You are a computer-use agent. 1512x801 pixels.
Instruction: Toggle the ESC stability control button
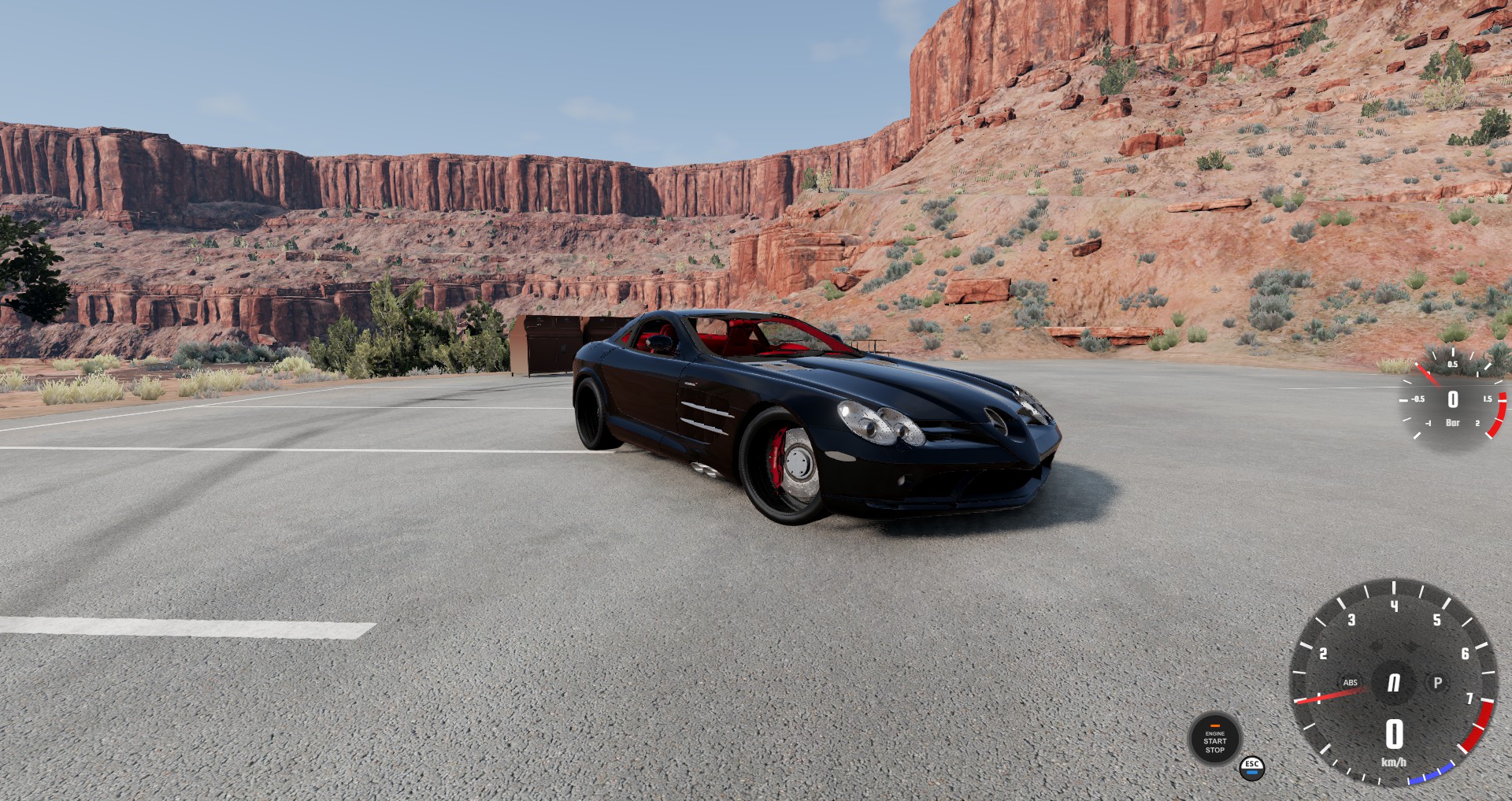pyautogui.click(x=1252, y=767)
